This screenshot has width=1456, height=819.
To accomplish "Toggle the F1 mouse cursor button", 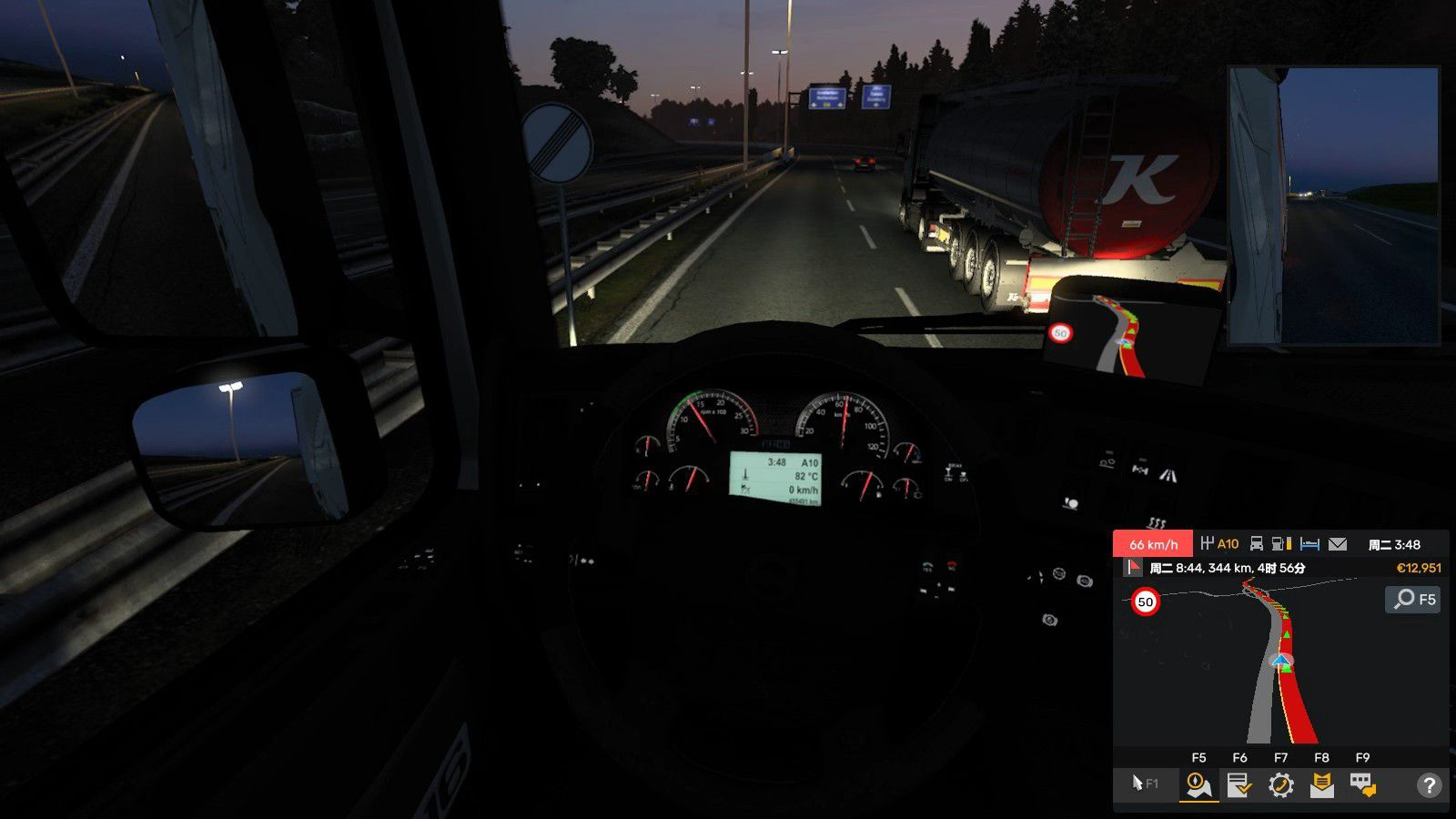I will tap(1145, 784).
